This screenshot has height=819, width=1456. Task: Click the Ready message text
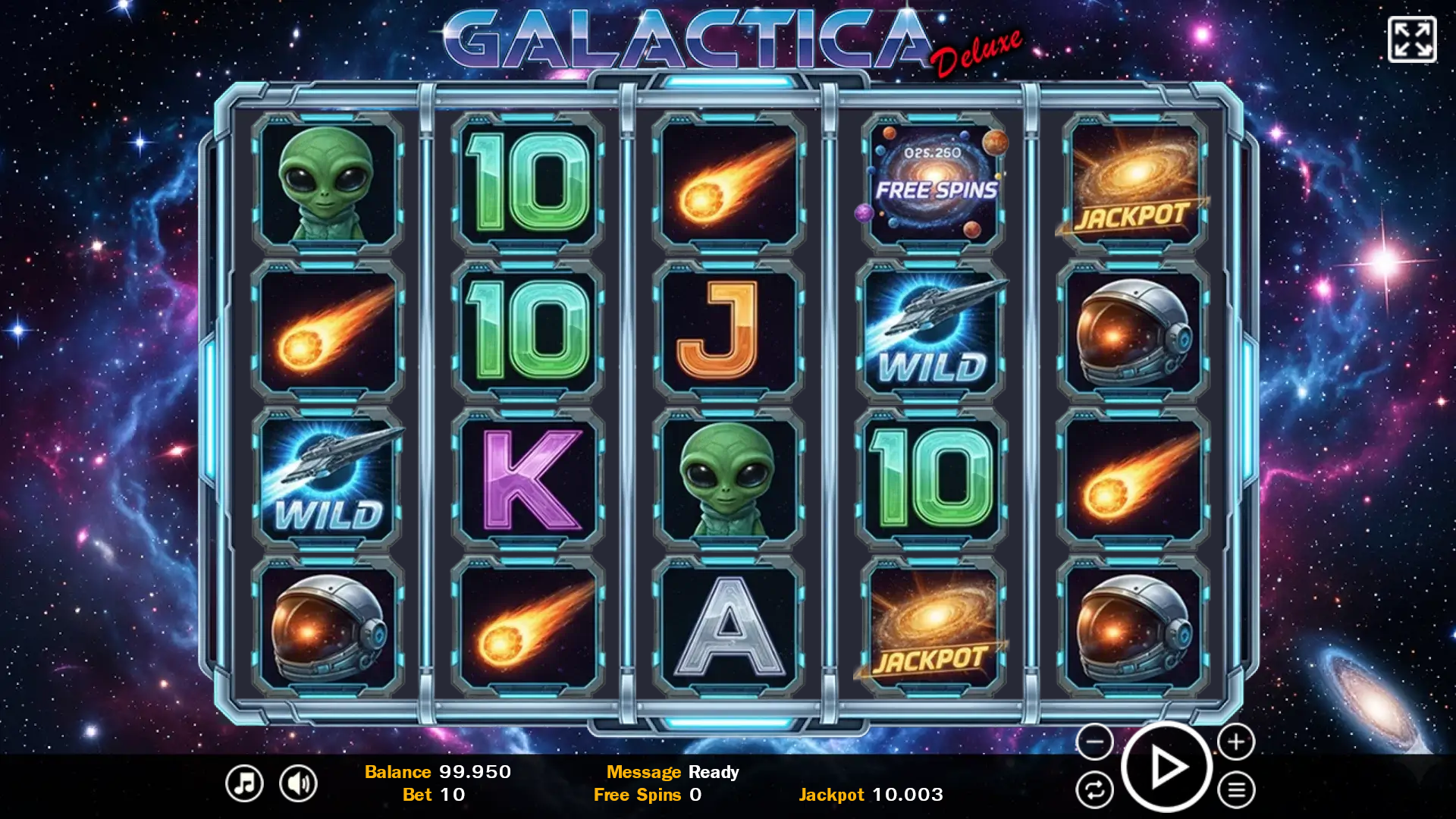(714, 772)
